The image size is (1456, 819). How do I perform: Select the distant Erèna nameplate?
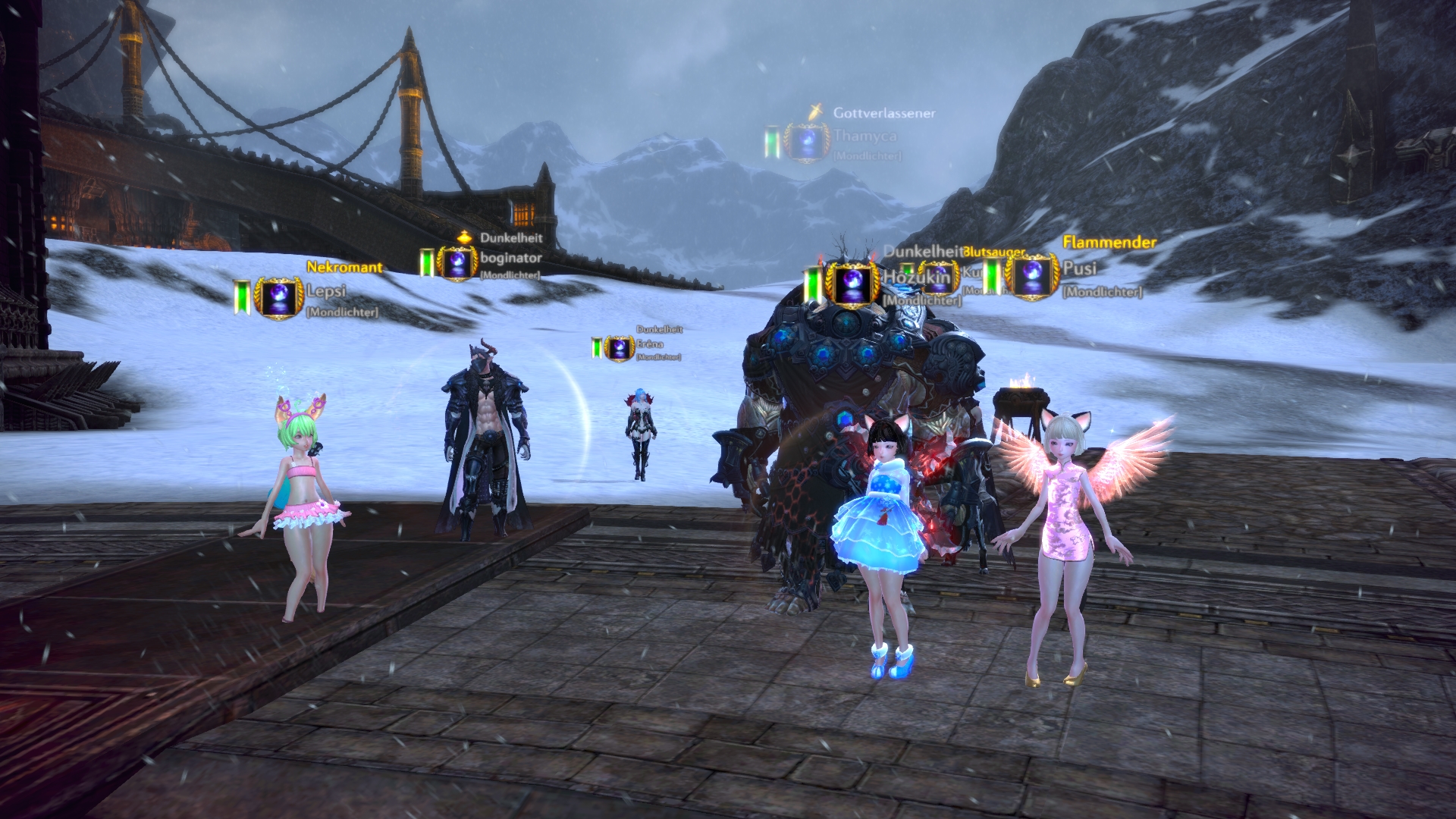[649, 344]
